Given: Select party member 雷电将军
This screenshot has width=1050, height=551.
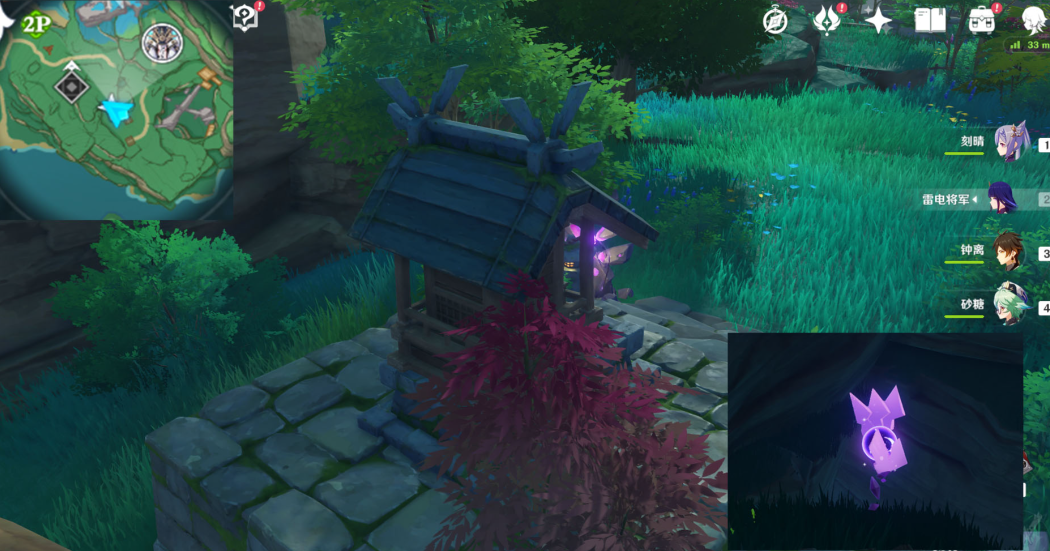Looking at the screenshot, I should (x=1002, y=198).
